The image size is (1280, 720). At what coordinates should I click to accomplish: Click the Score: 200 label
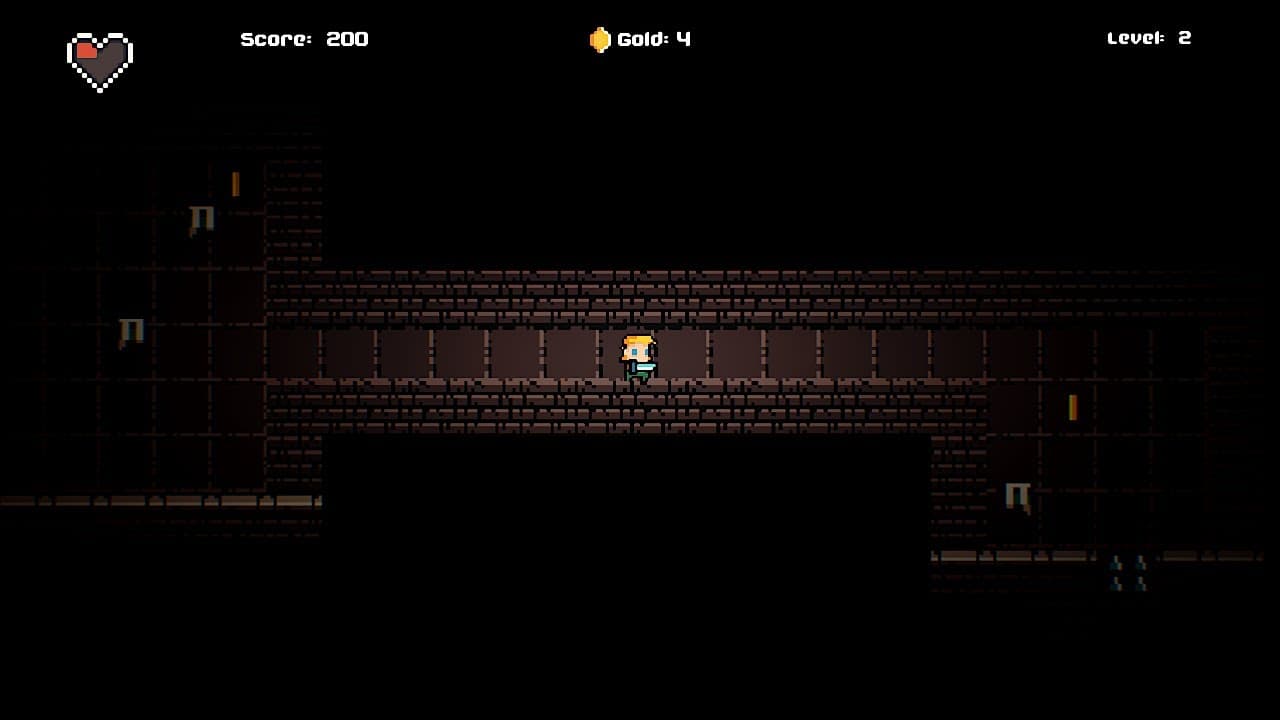303,39
